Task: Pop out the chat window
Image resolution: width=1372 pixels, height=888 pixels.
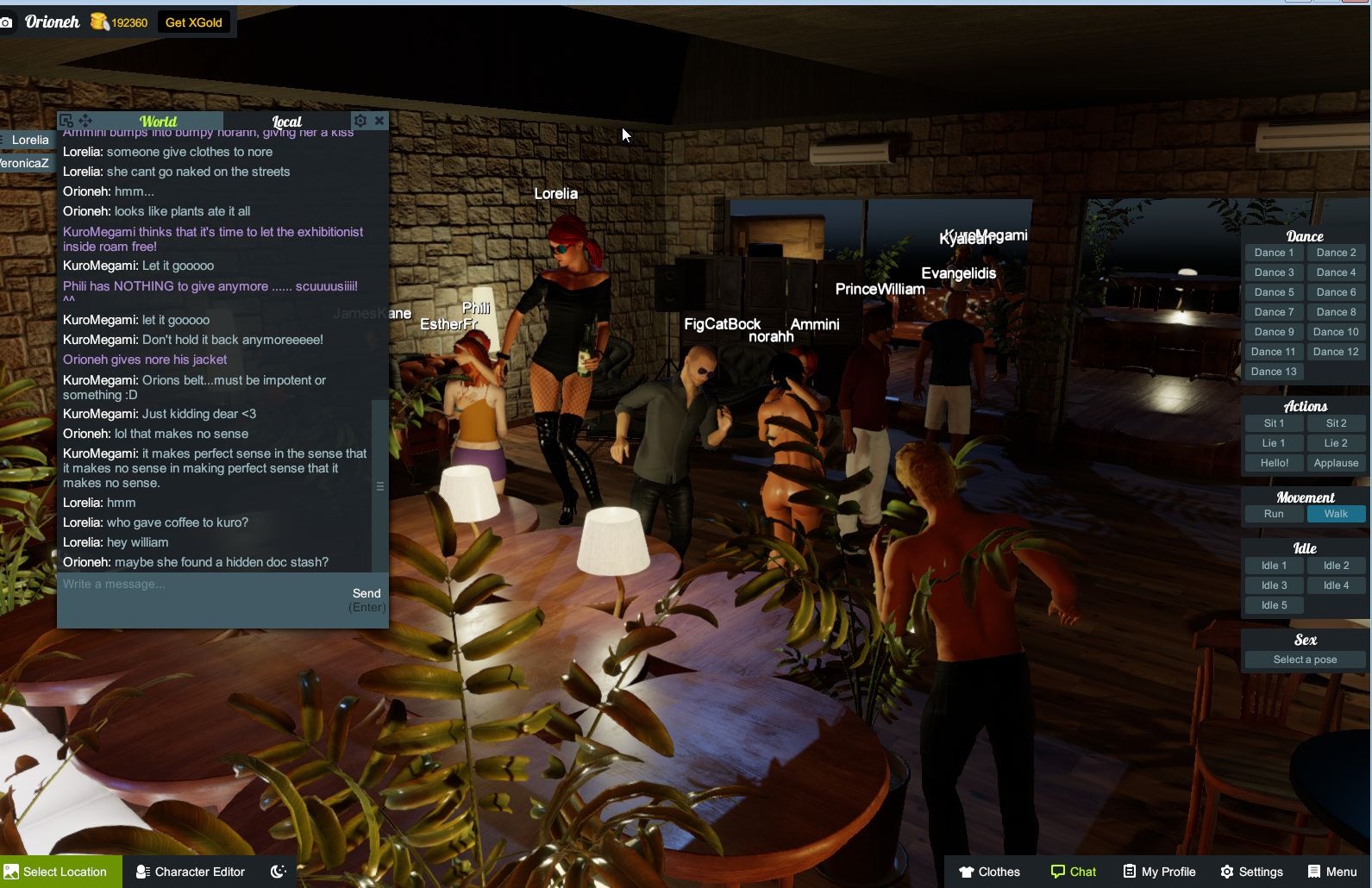Action: (x=66, y=120)
